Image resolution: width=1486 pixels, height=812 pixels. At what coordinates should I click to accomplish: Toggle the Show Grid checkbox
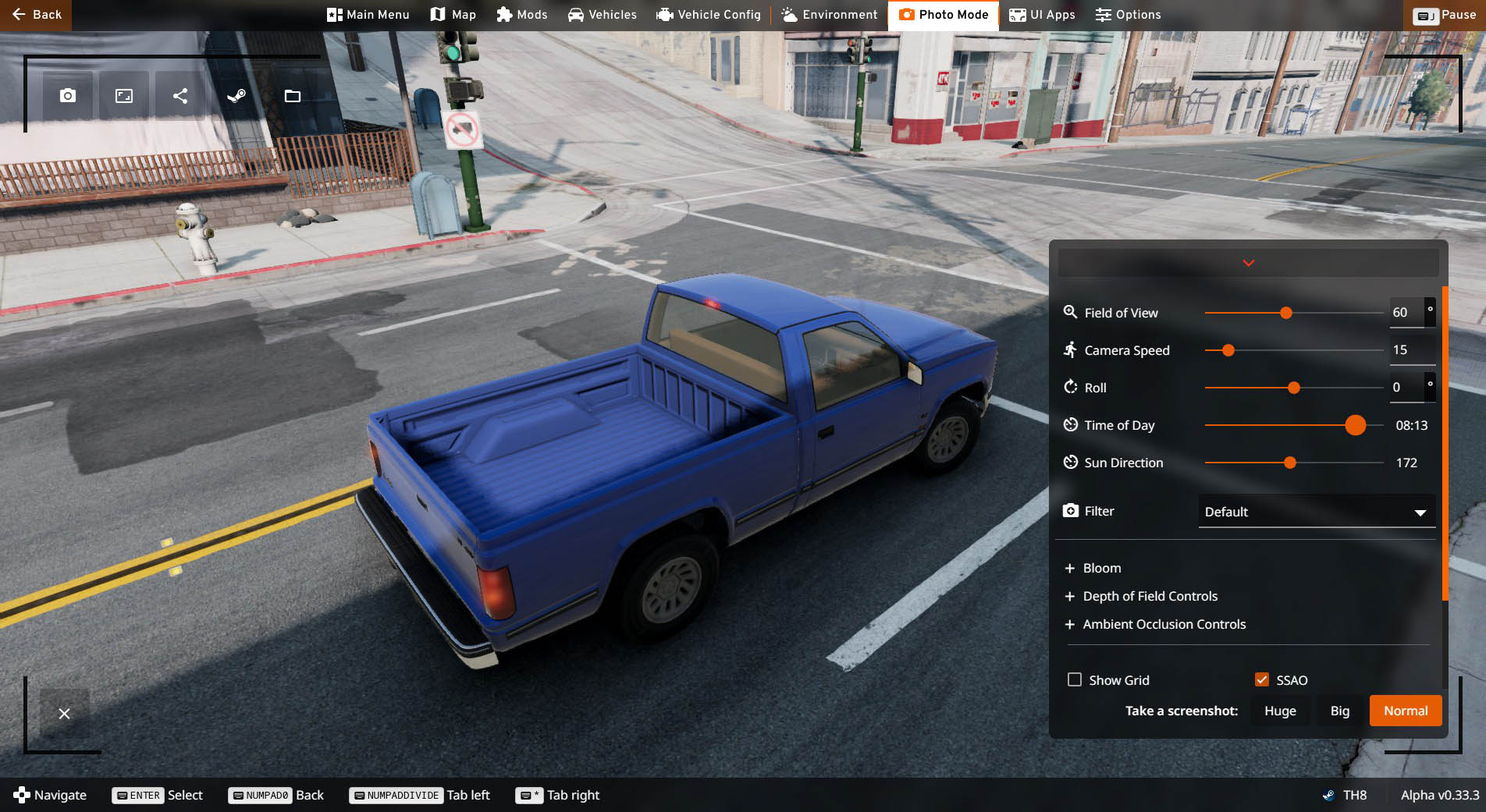(1075, 679)
